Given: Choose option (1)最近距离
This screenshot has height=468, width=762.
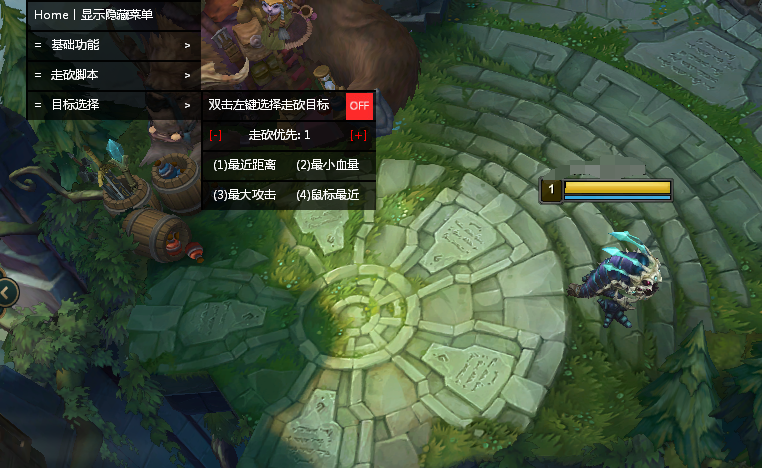Looking at the screenshot, I should (x=245, y=165).
